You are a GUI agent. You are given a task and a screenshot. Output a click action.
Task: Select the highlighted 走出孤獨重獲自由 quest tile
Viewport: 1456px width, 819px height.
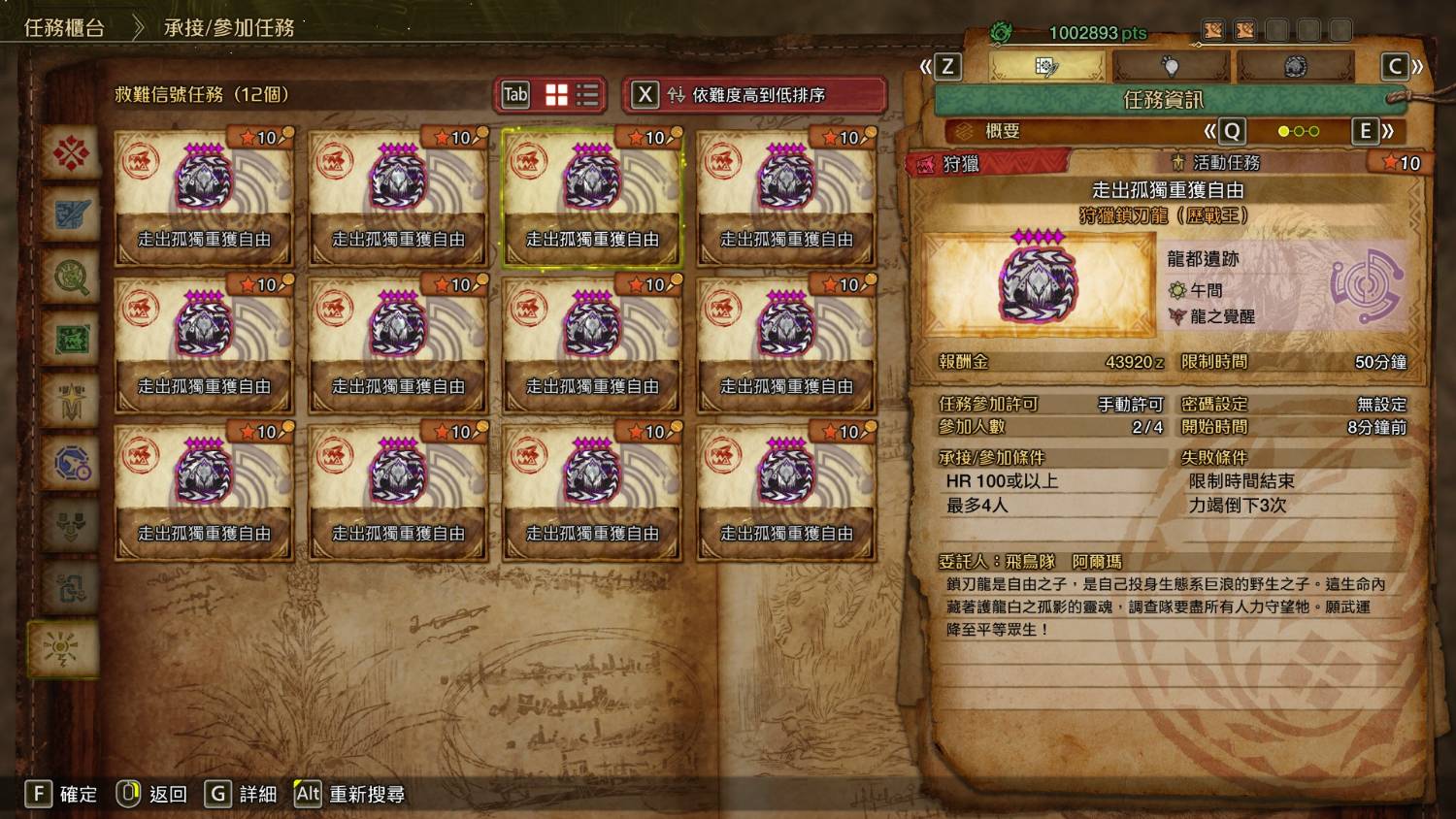click(592, 198)
